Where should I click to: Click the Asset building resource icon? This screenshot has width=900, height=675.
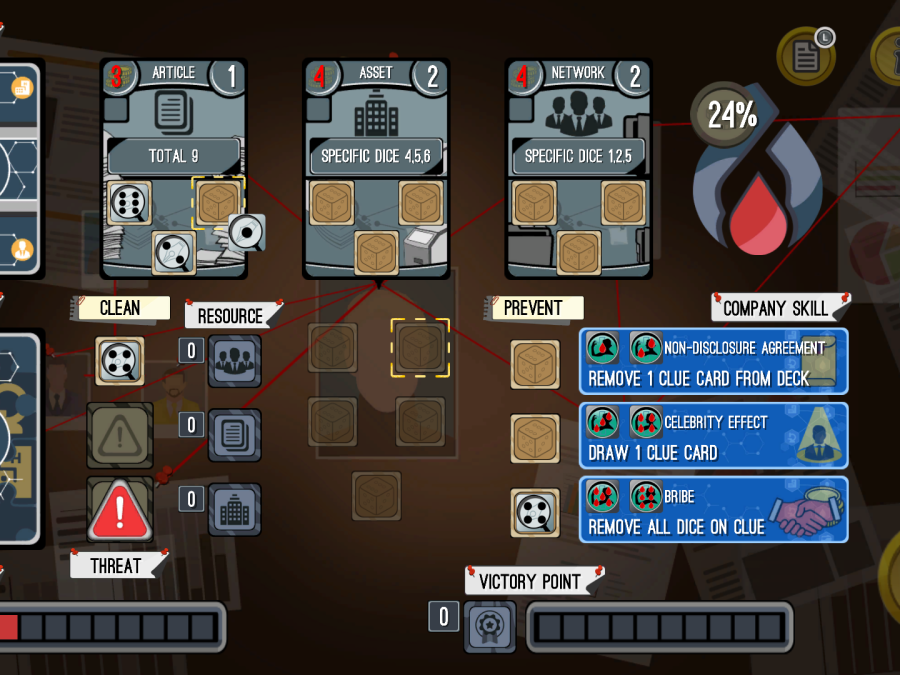click(x=235, y=509)
